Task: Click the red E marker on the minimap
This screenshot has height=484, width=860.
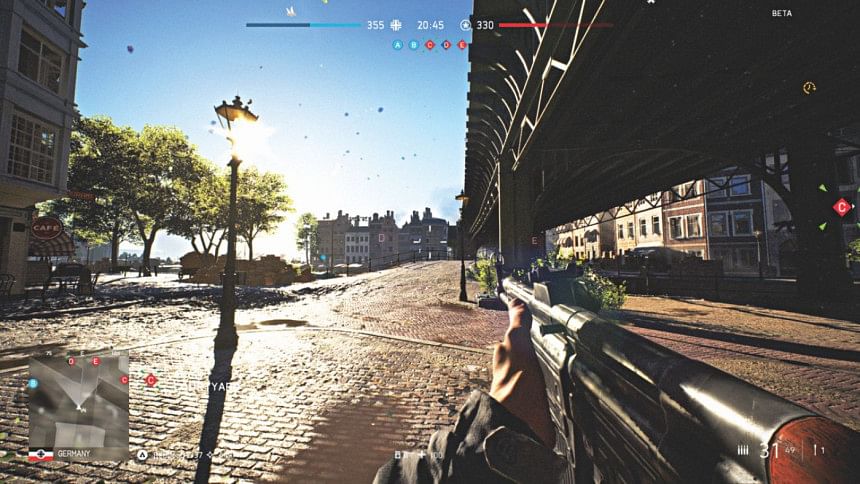Action: tap(96, 361)
